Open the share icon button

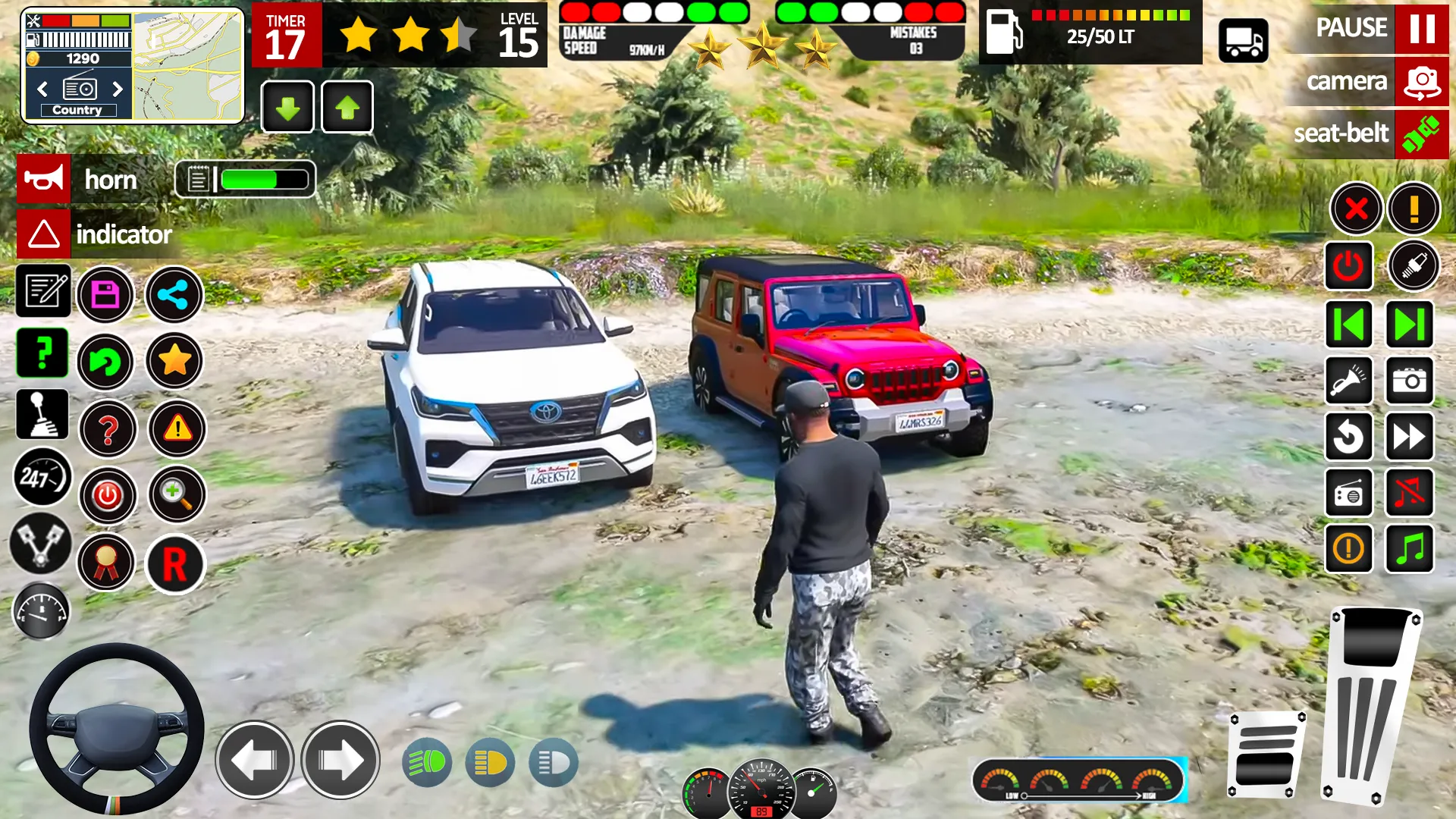coord(174,295)
